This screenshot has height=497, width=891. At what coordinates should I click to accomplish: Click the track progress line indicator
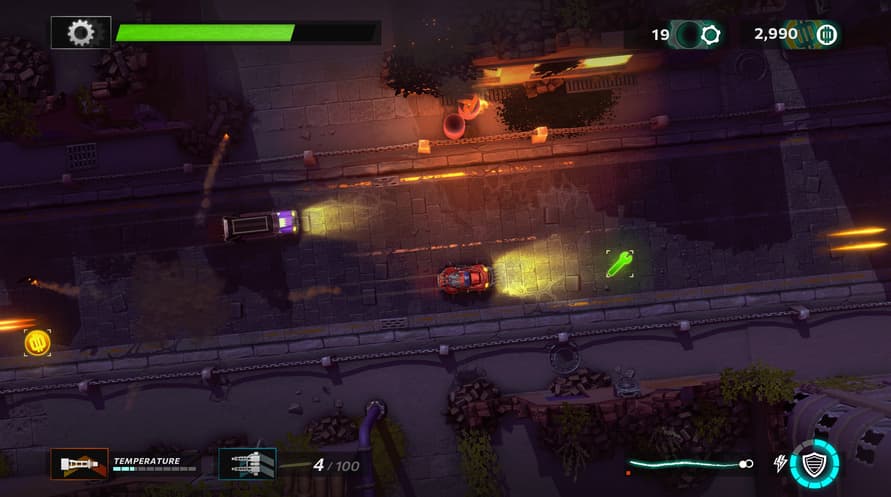coord(689,464)
